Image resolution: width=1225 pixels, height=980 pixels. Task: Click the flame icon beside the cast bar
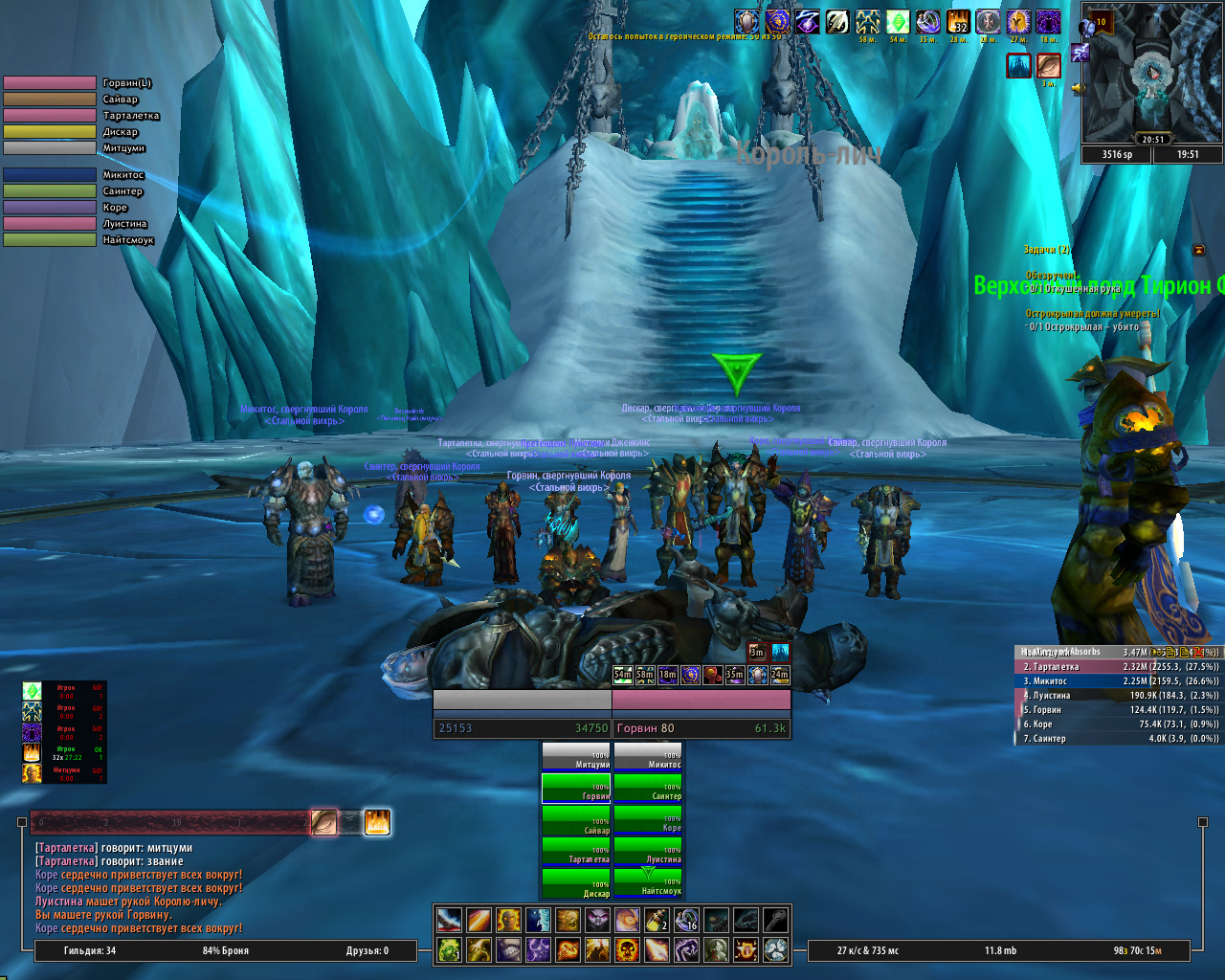(377, 822)
